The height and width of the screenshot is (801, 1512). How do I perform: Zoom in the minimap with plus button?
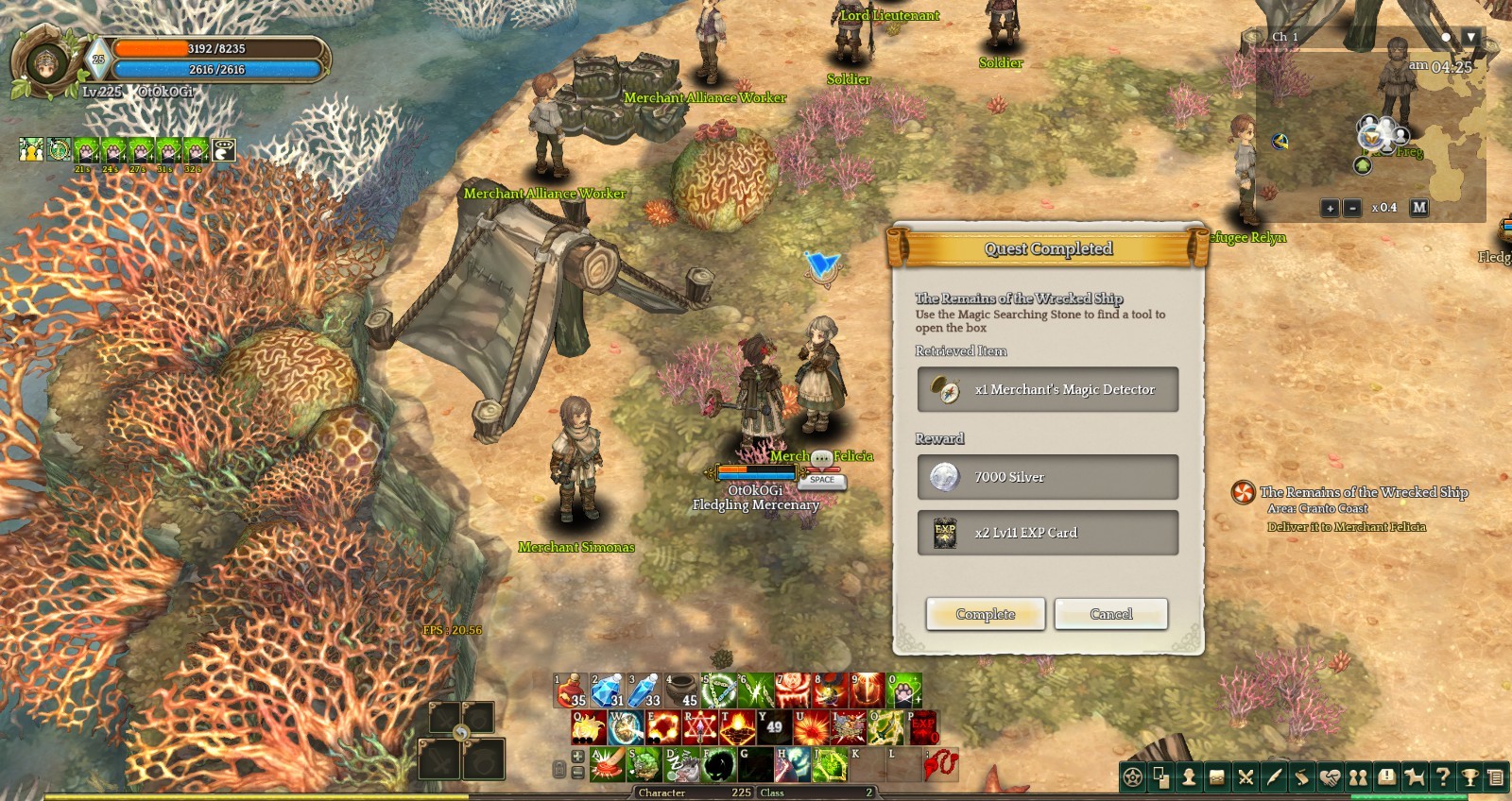point(1330,208)
